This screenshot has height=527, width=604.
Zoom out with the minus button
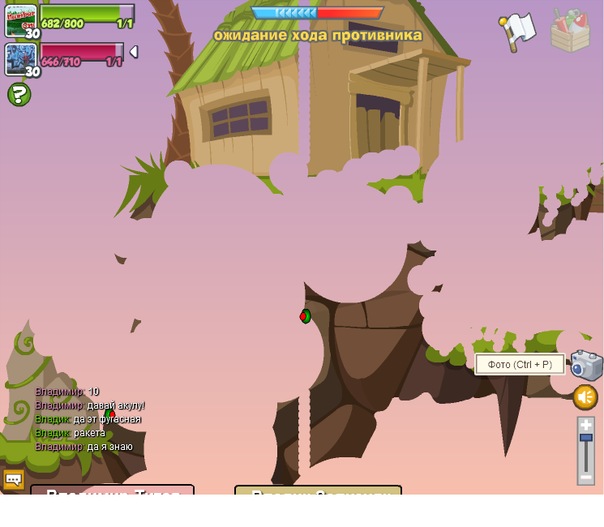(x=586, y=477)
